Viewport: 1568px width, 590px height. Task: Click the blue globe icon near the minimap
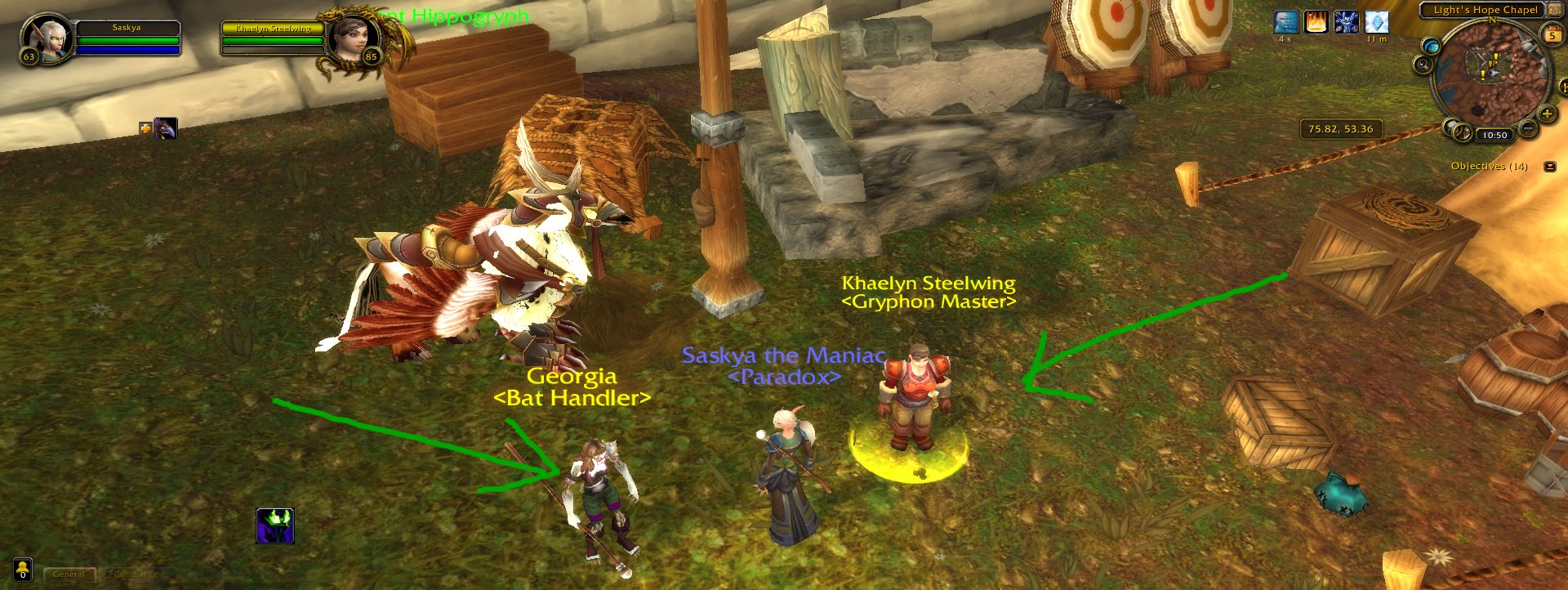(1432, 47)
